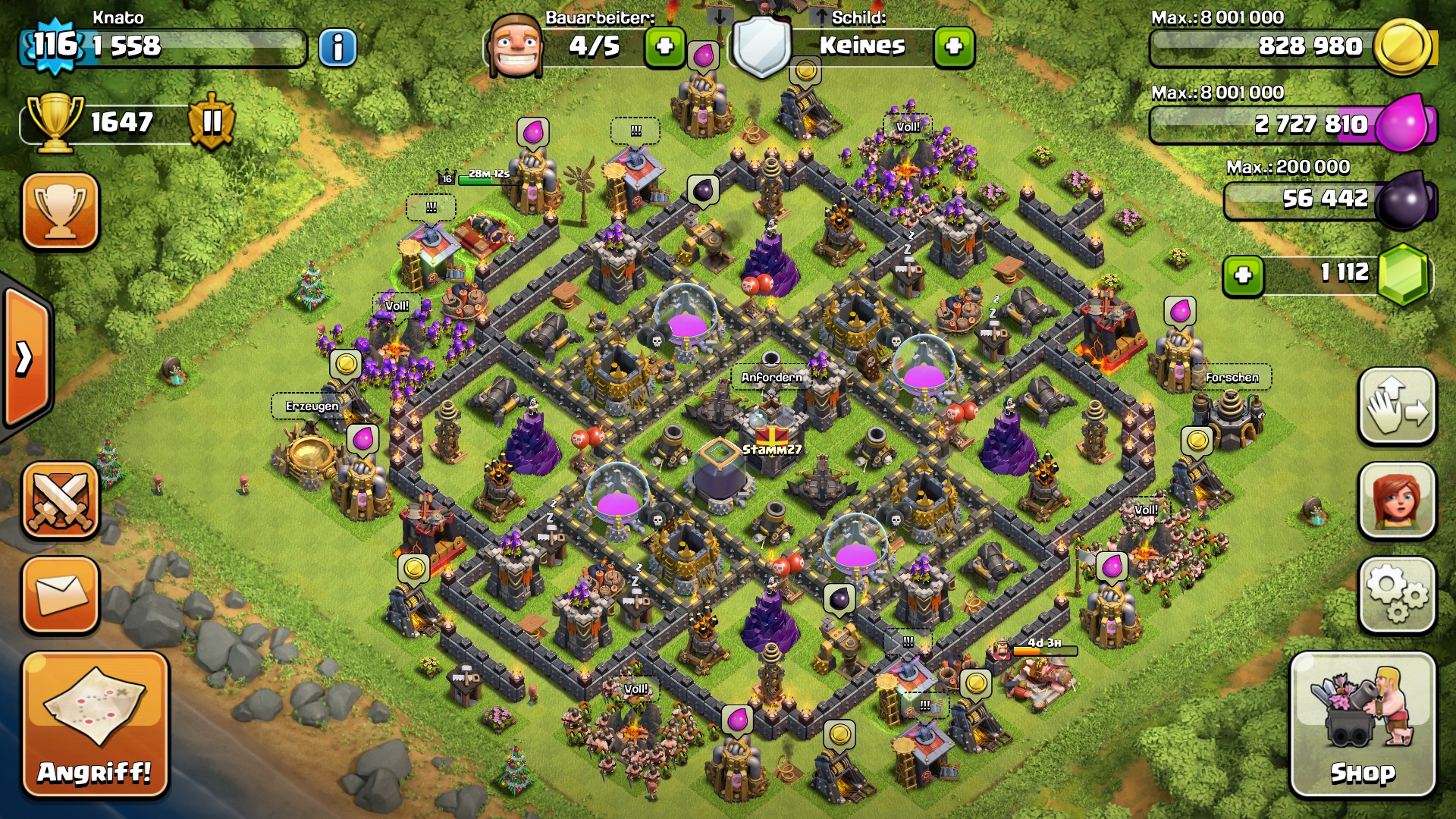Tap the Forschen laboratory bubble
Viewport: 1456px width, 819px height.
(1232, 377)
